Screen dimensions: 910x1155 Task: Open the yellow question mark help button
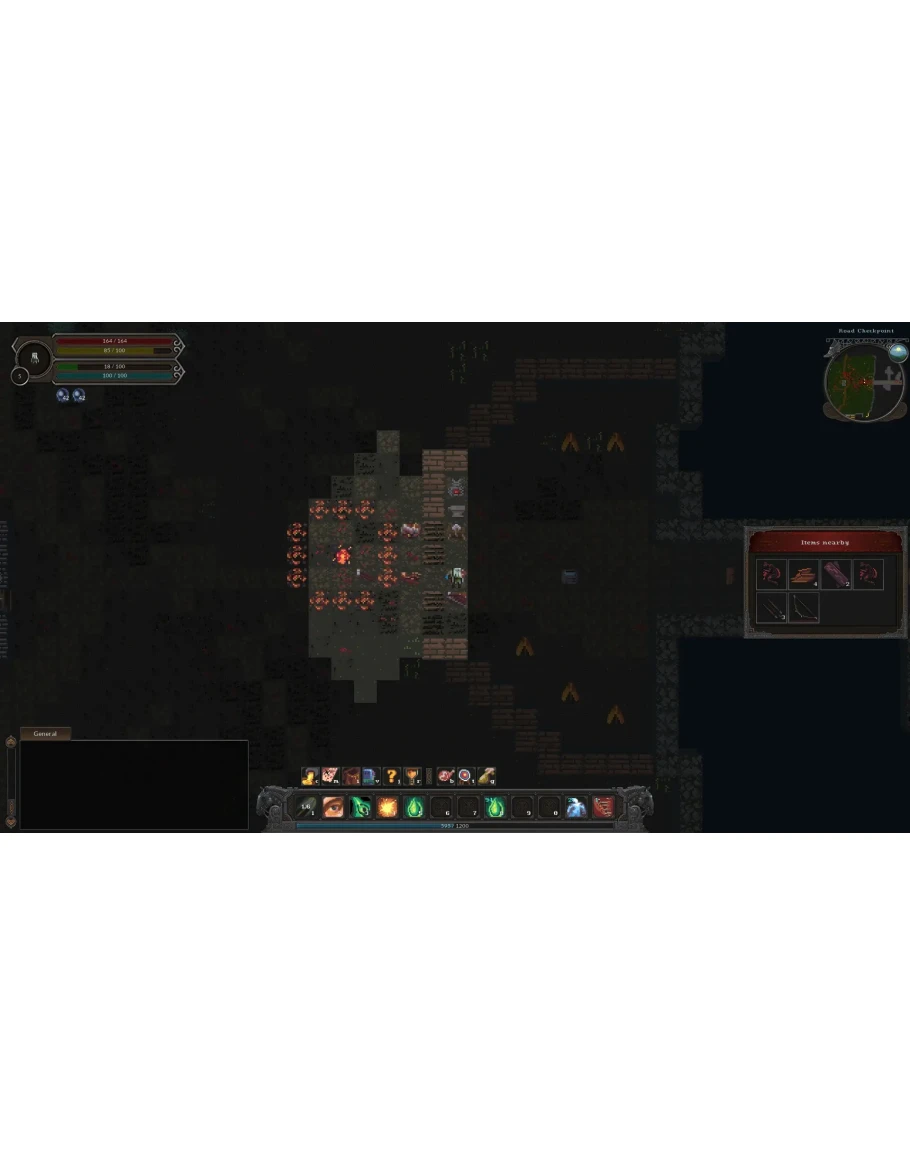click(391, 776)
